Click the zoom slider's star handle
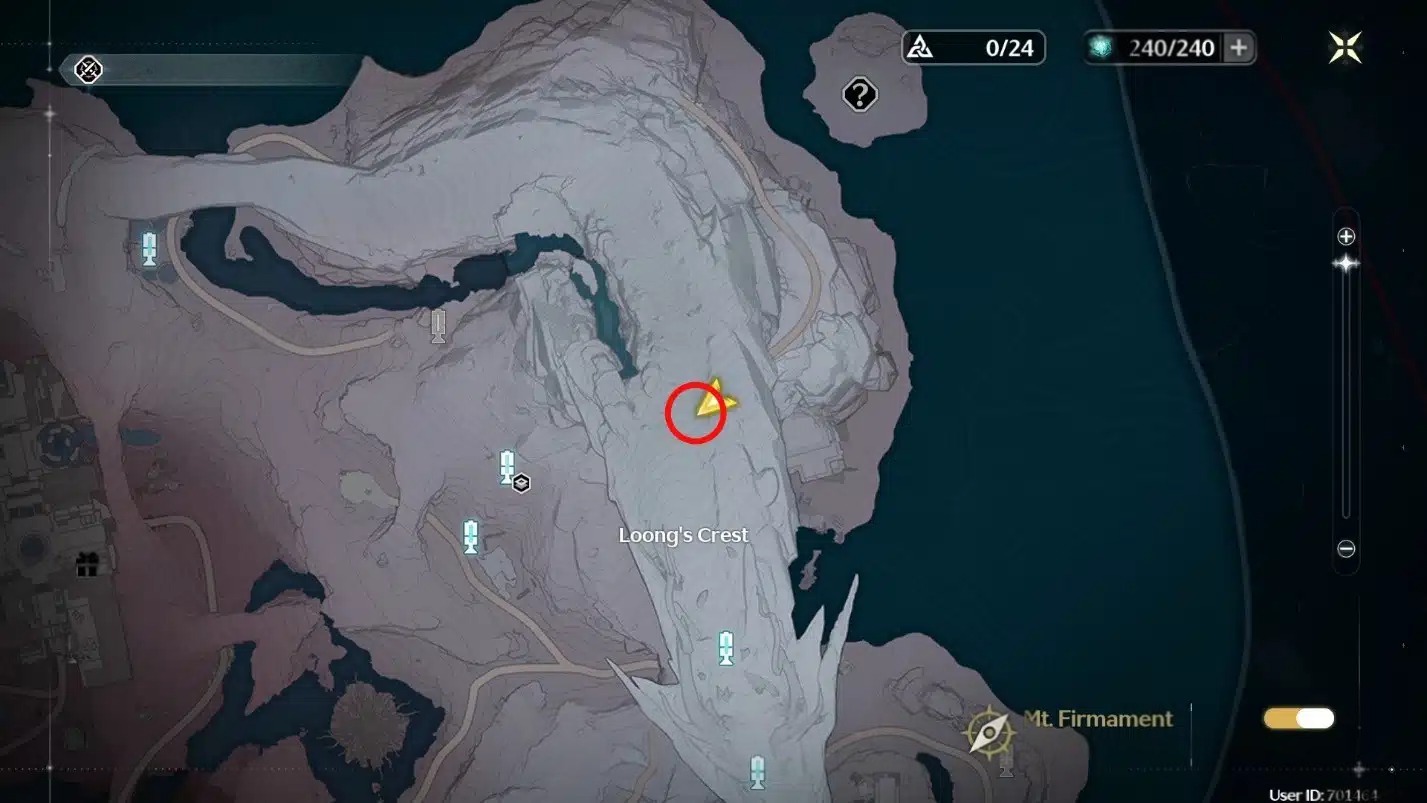1427x803 pixels. [1346, 264]
